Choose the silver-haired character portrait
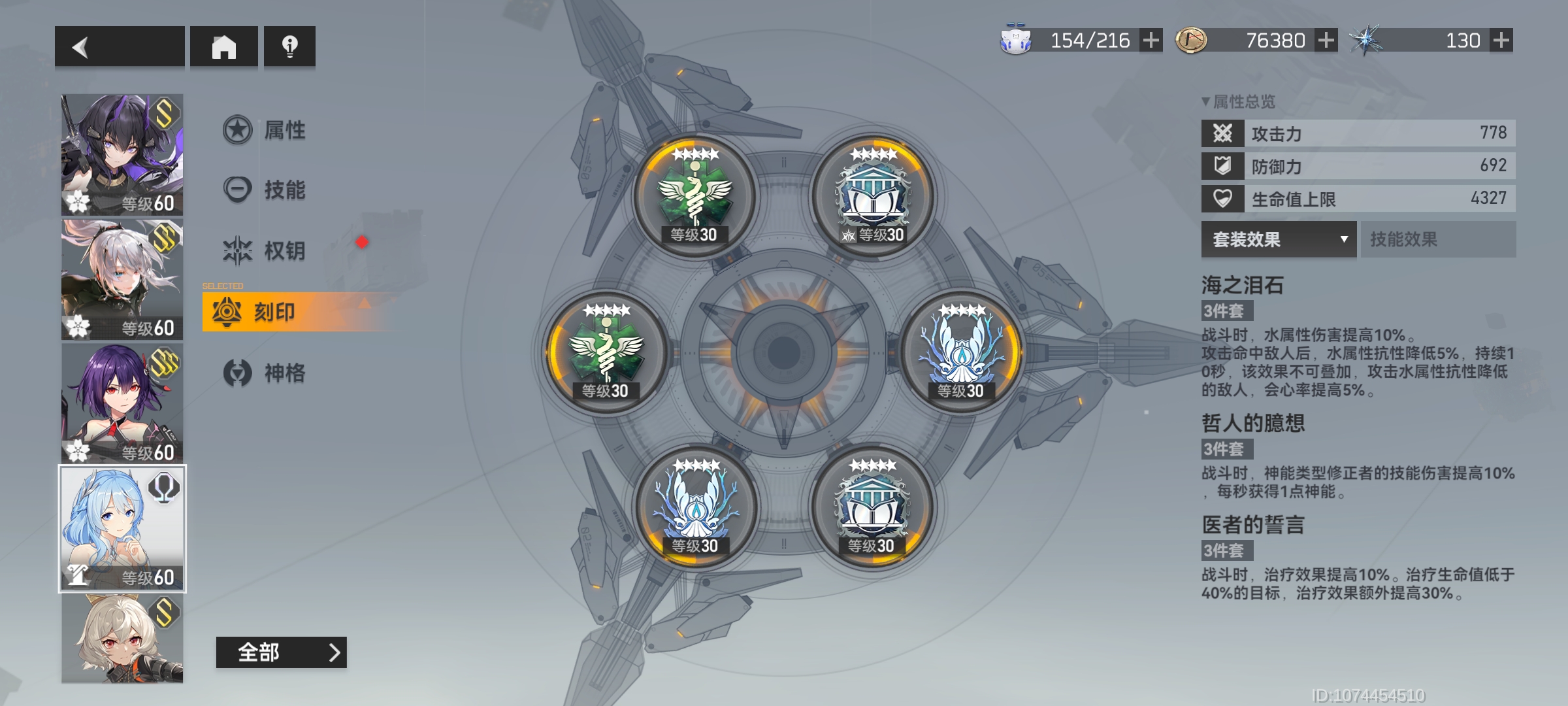 coord(122,279)
